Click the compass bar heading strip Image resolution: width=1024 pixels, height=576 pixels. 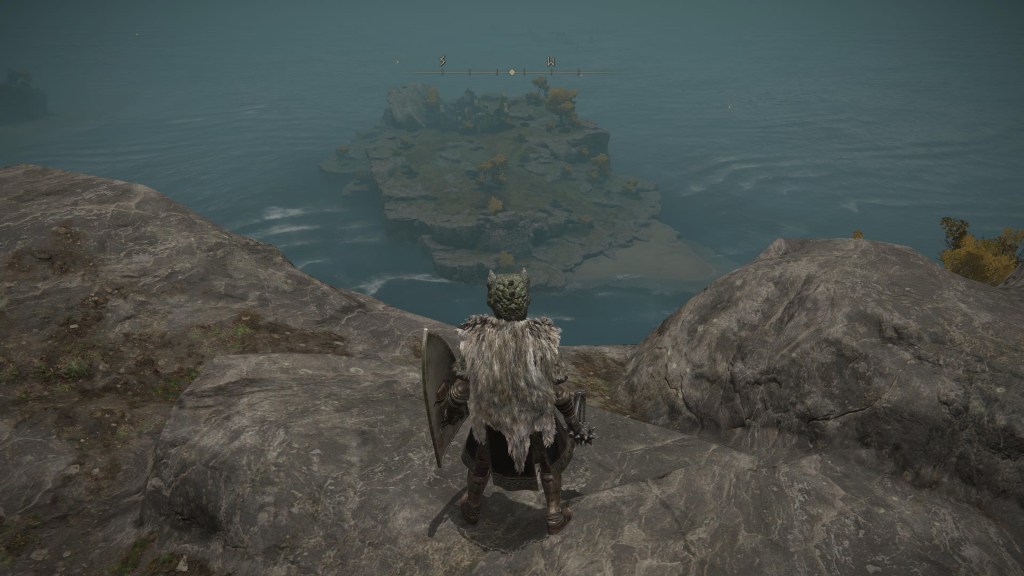click(x=512, y=72)
